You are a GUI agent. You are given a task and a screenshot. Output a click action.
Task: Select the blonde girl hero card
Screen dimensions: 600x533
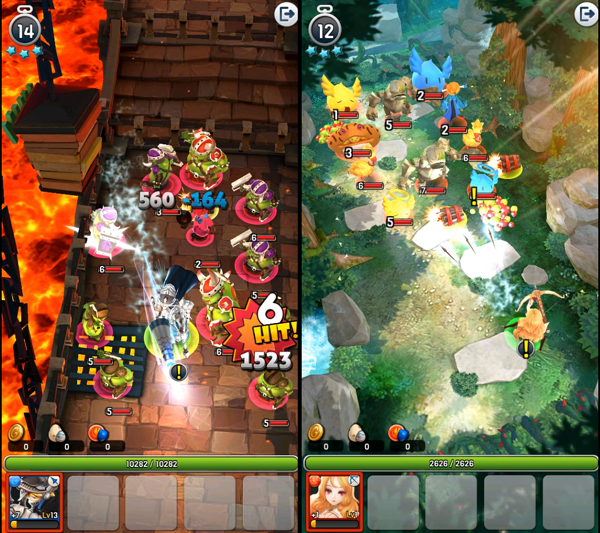333,502
